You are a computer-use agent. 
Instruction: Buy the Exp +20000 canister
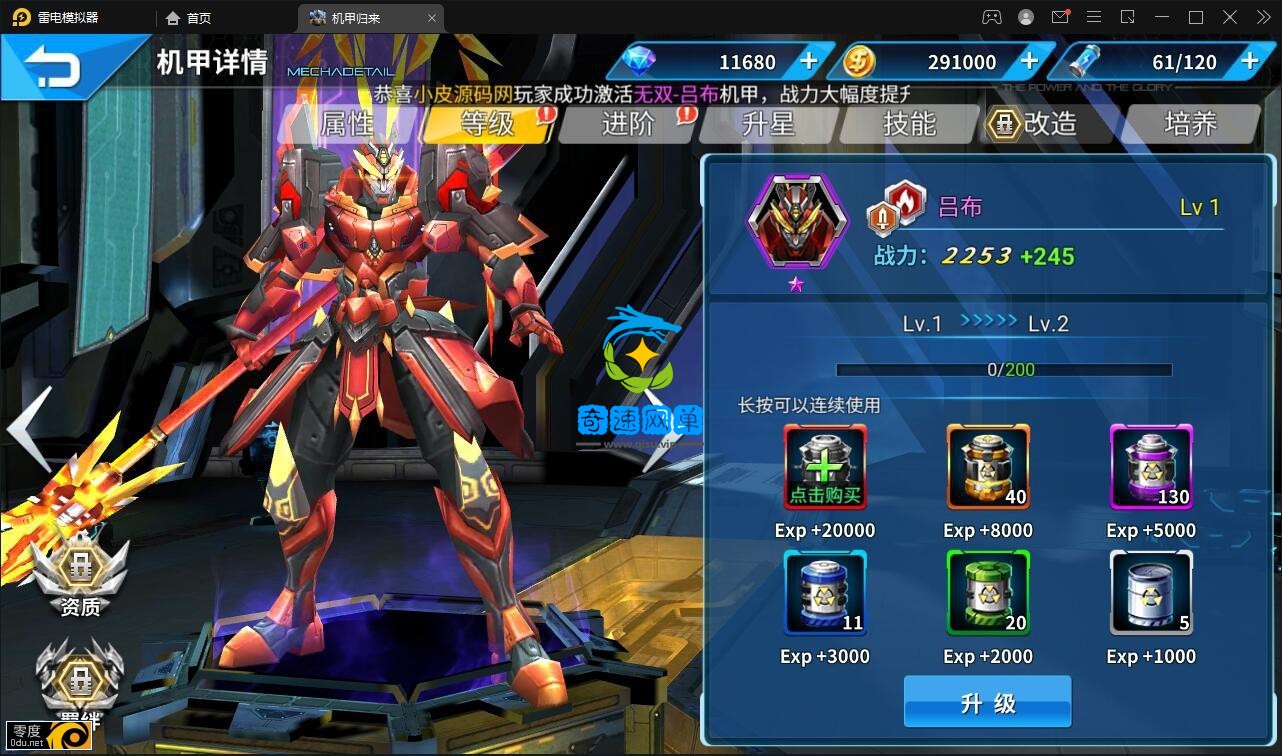point(825,467)
